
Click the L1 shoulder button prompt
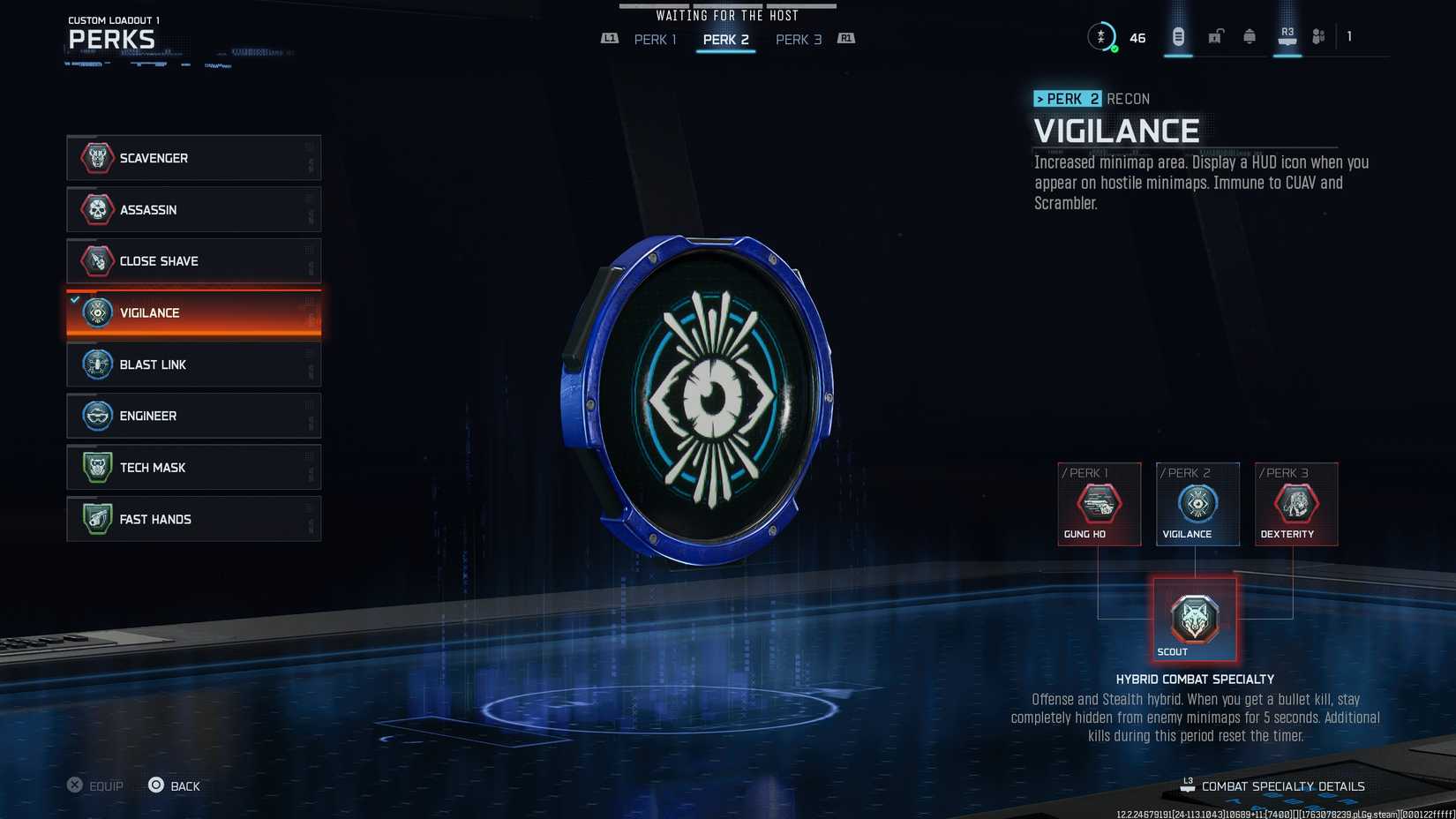[609, 39]
